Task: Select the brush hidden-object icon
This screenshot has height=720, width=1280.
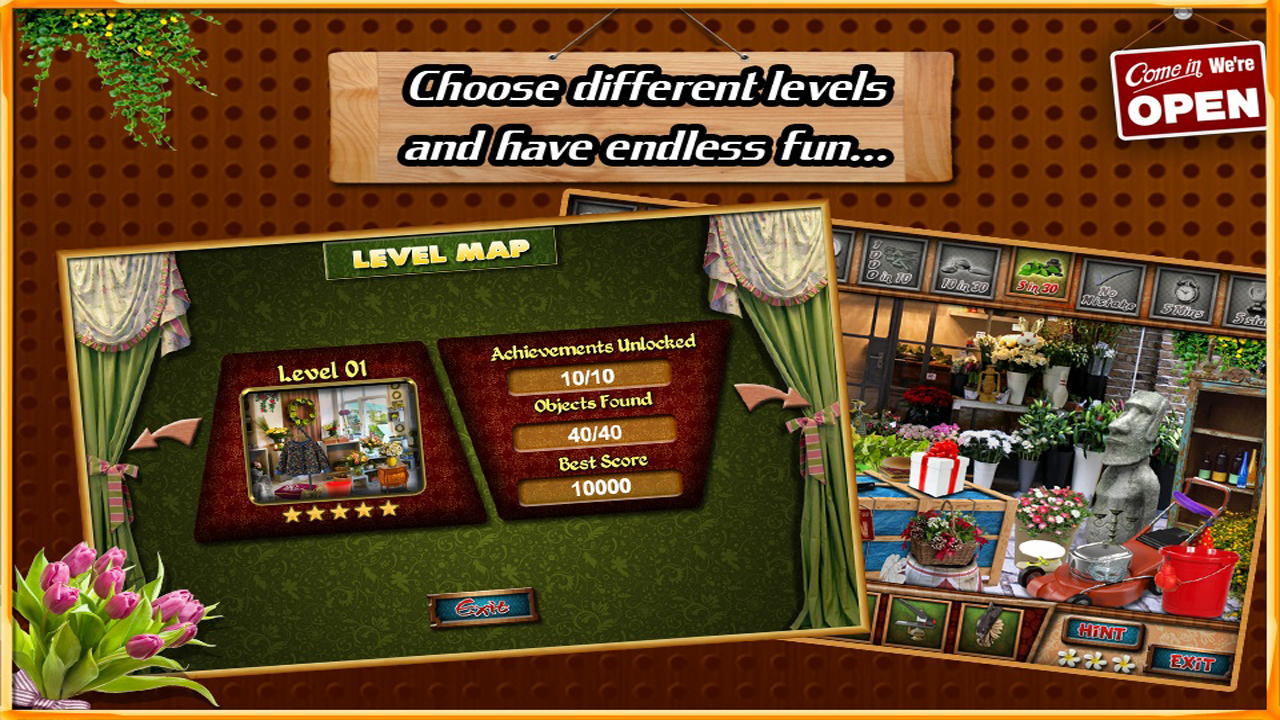Action: (991, 630)
